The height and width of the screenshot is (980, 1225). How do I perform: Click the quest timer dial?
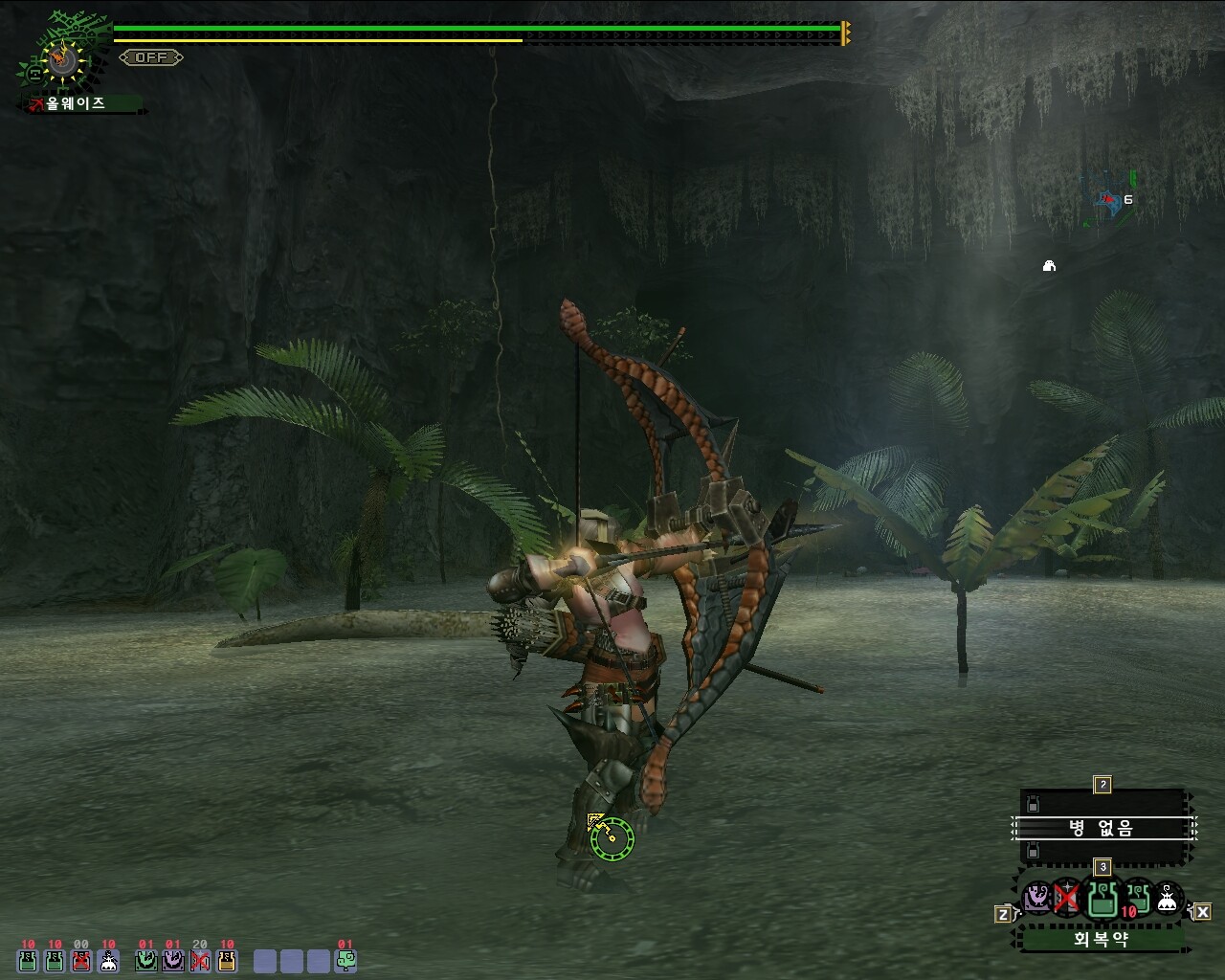(63, 60)
